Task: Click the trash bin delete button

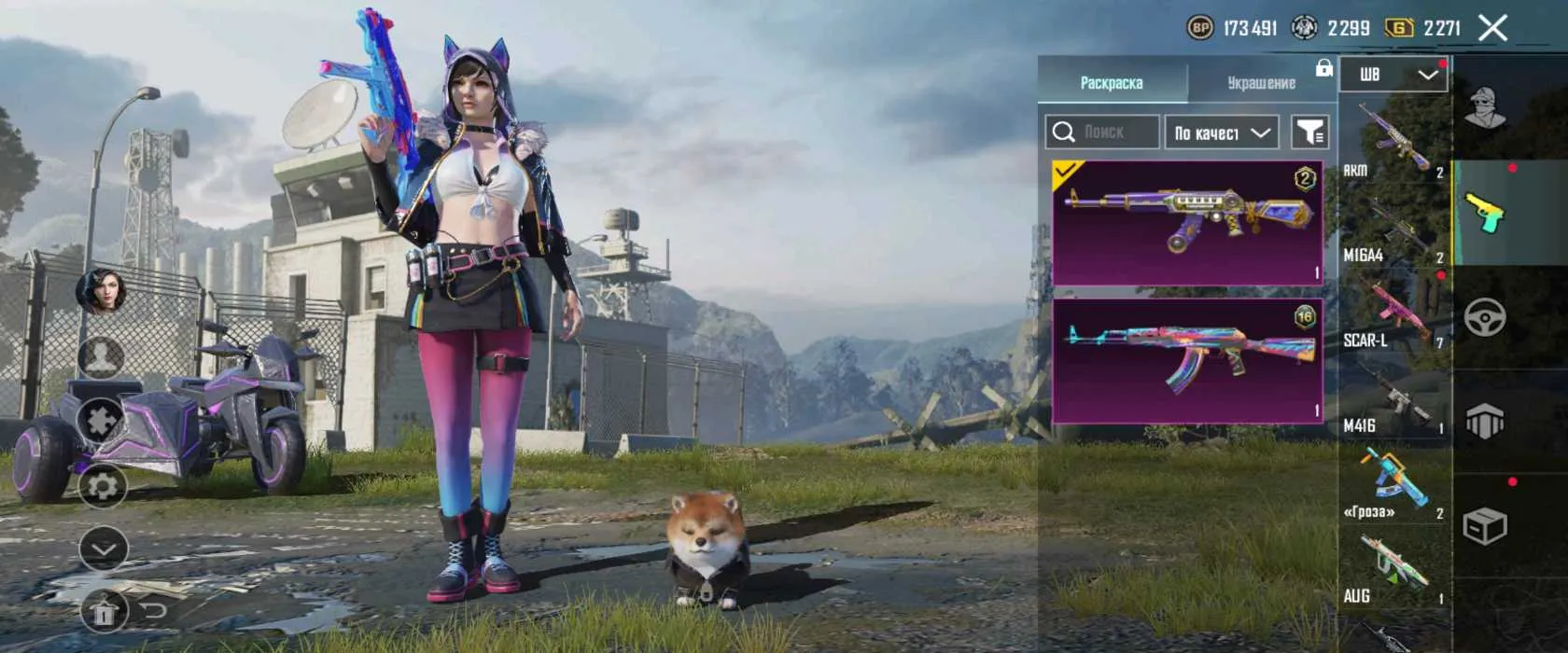Action: 103,612
